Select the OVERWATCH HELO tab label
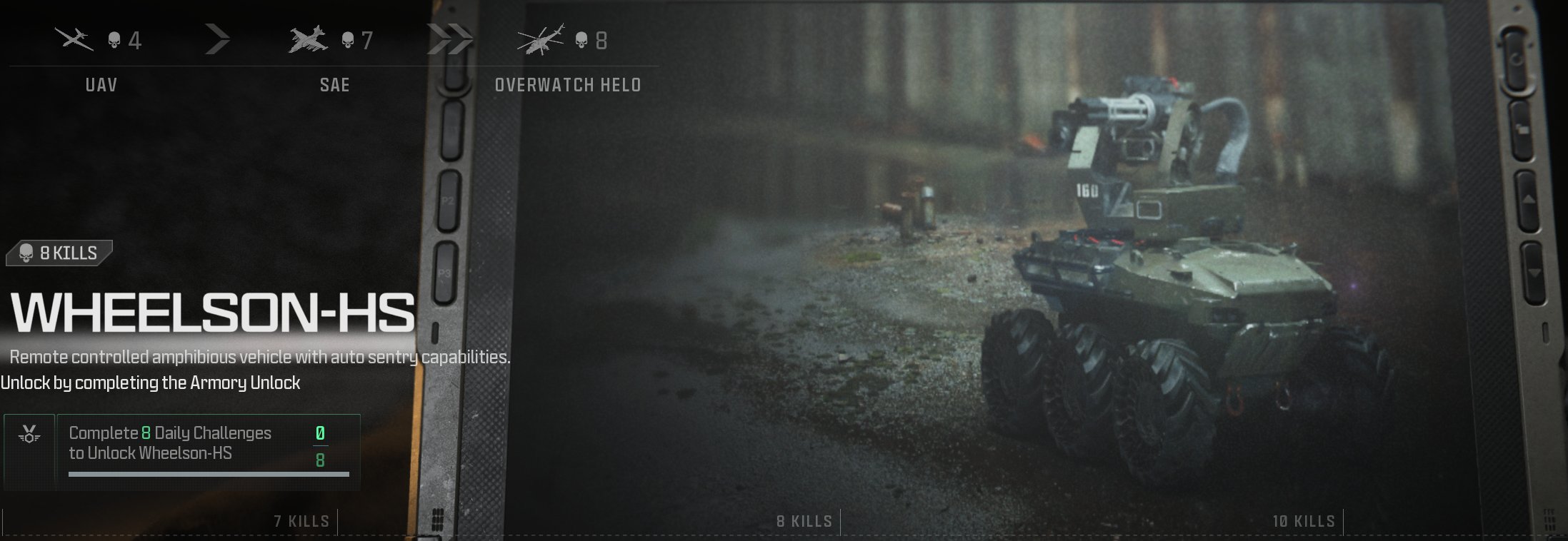The image size is (1568, 541). pyautogui.click(x=568, y=86)
